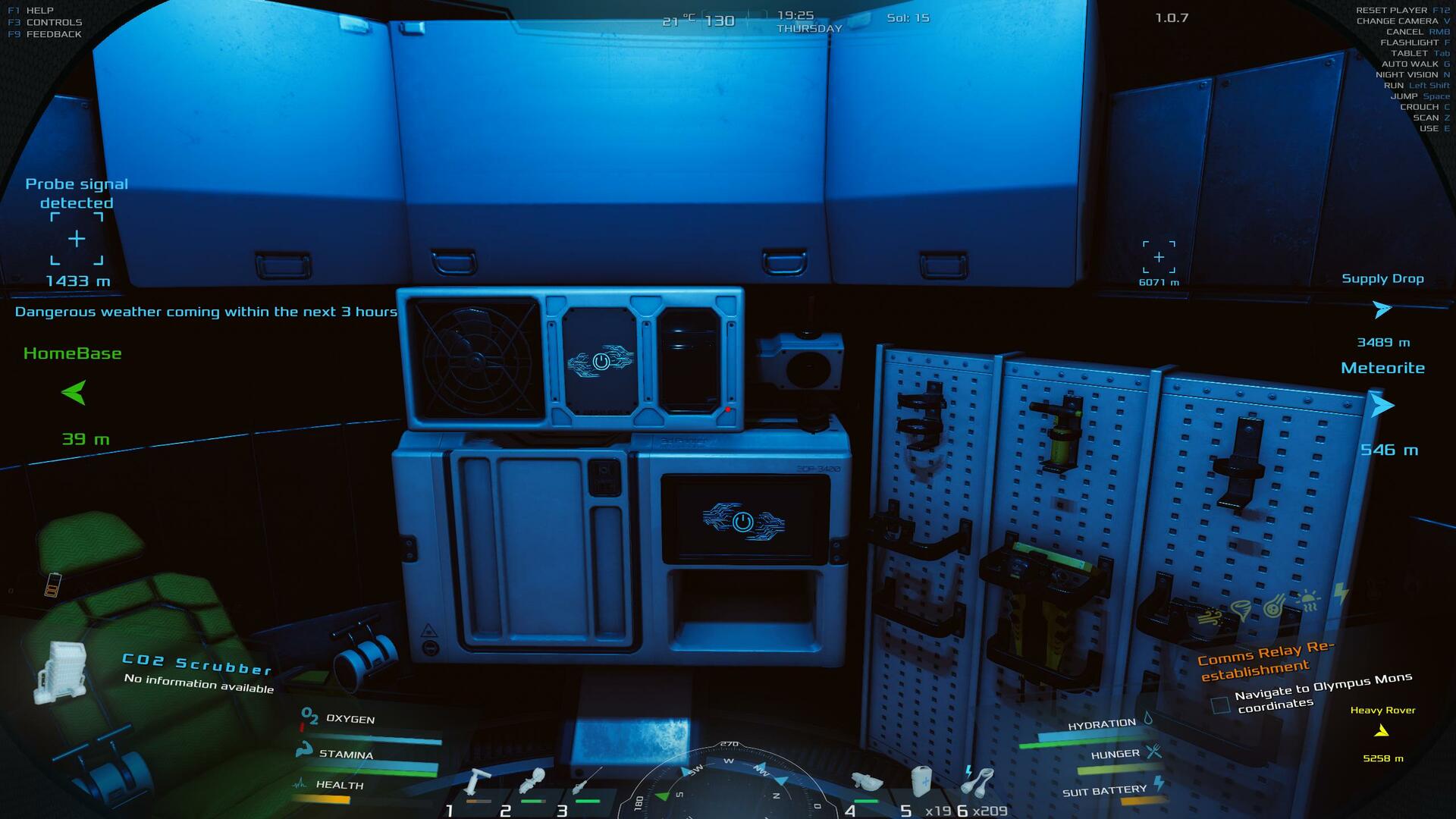
Task: Click the yellow Heavy Rover waypoint arrow
Action: point(1382,731)
